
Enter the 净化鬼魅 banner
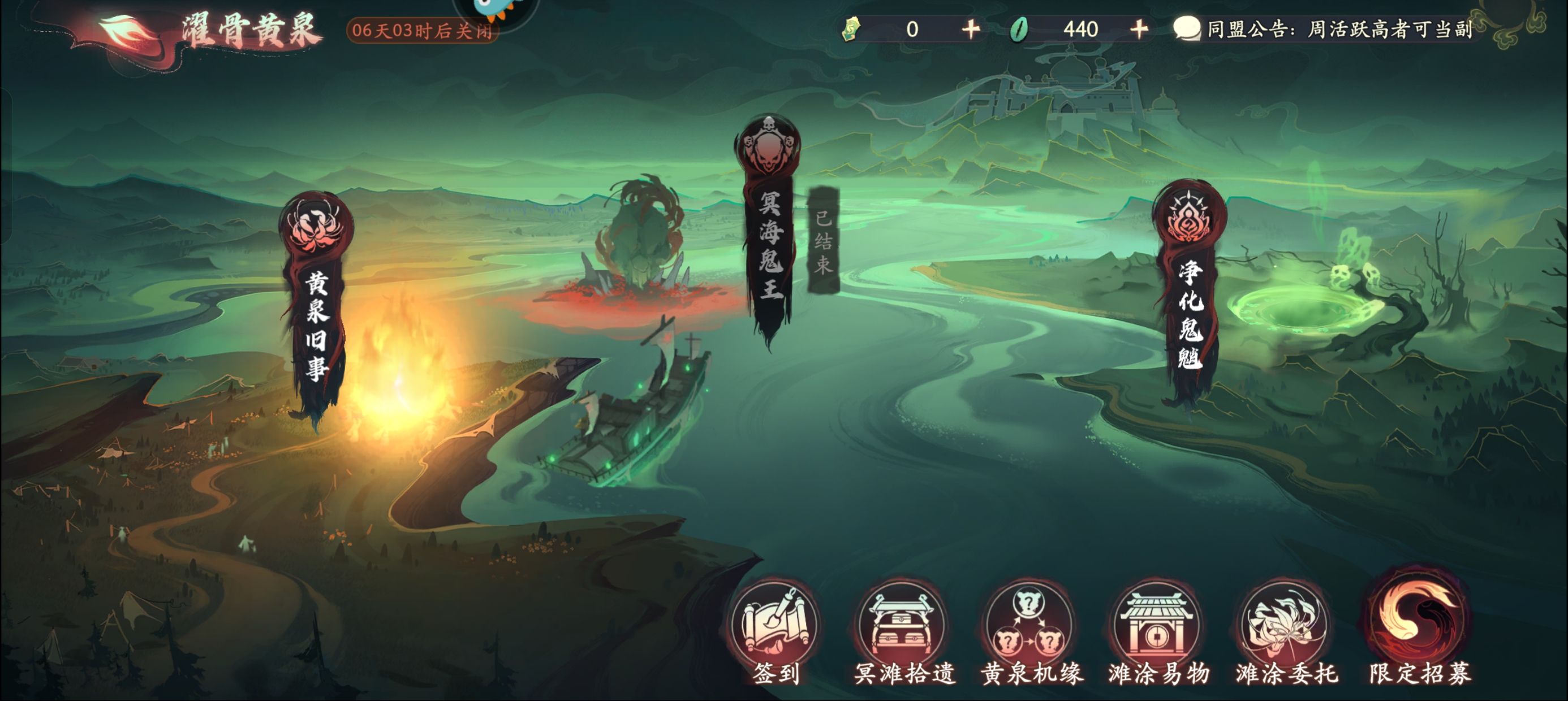point(1190,292)
